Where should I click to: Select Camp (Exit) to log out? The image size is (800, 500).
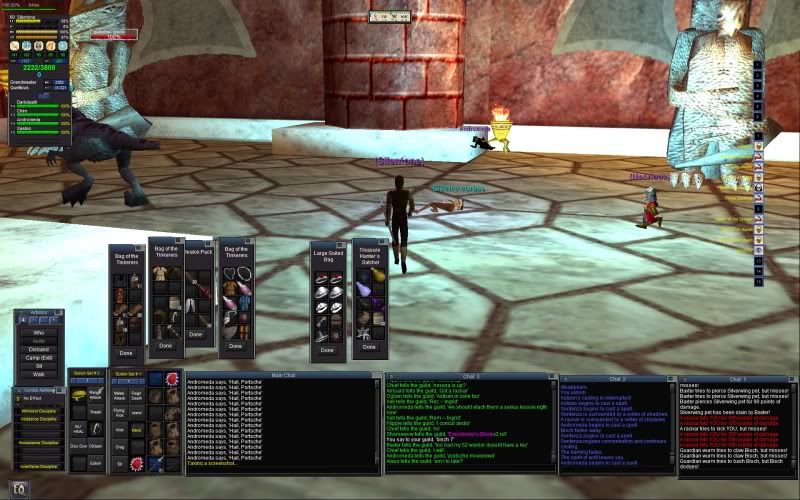pos(38,360)
